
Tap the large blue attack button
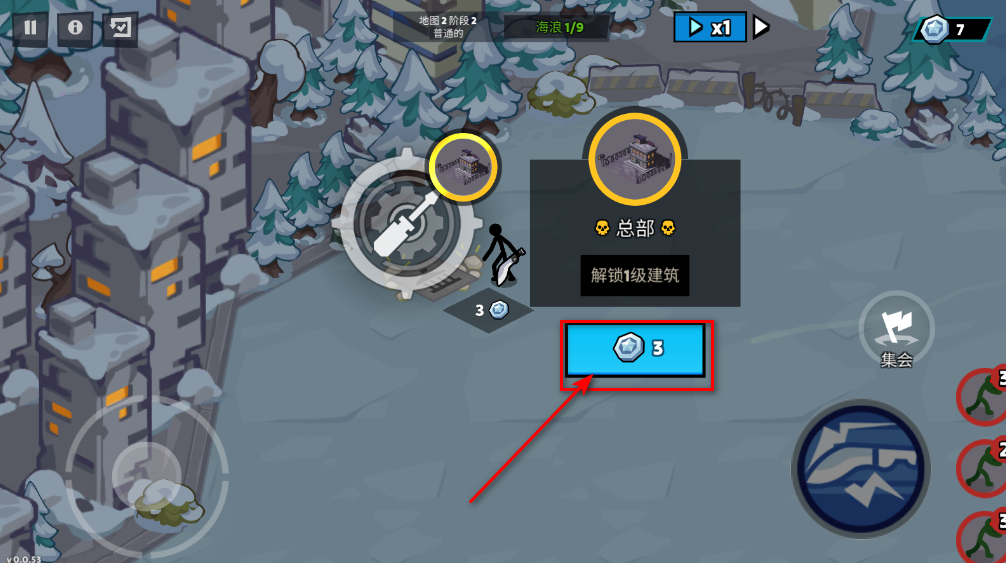861,468
